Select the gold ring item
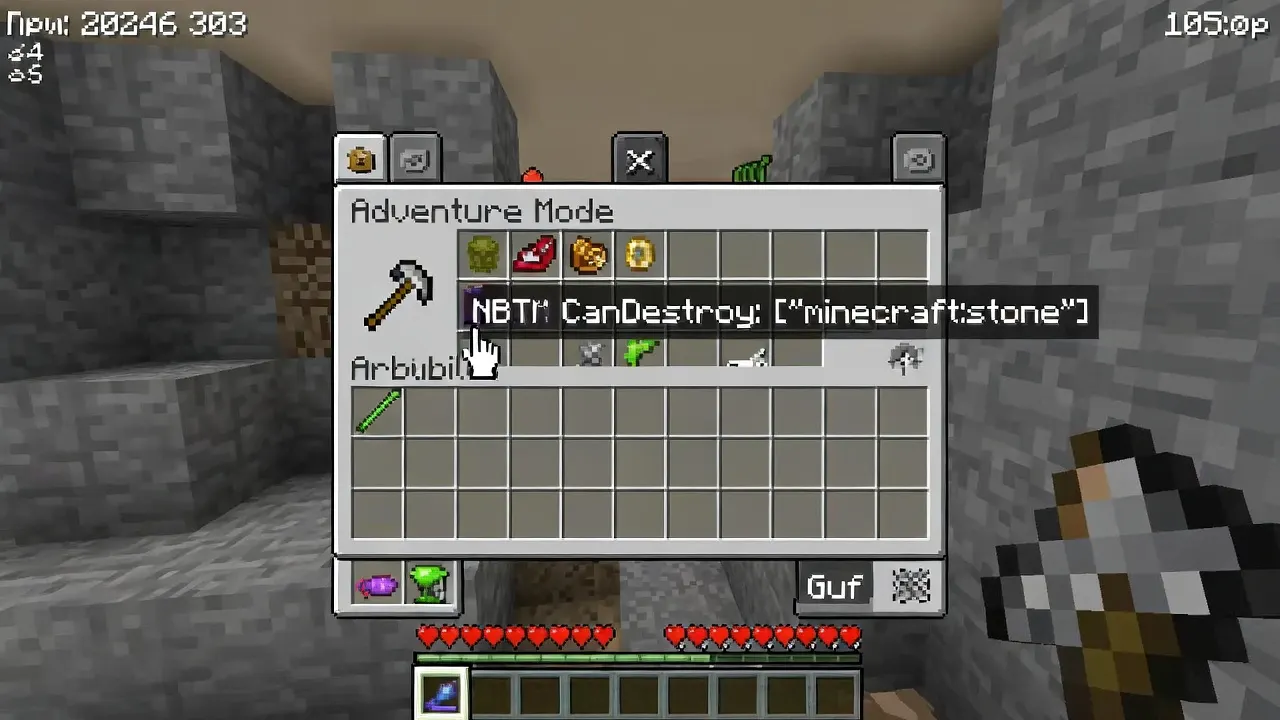This screenshot has width=1280, height=720. (x=639, y=255)
